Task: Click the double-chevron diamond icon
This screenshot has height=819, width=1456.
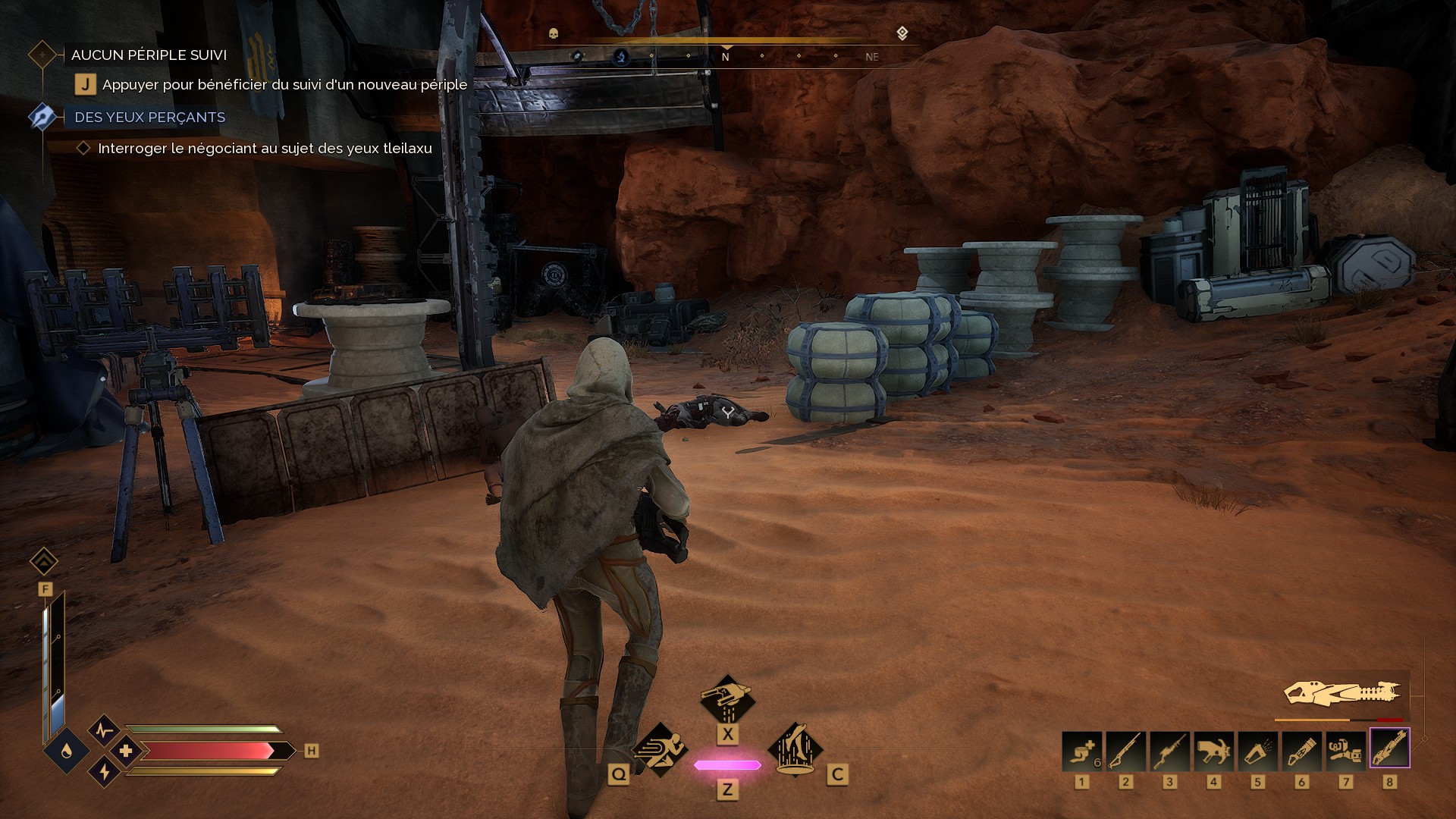Action: click(x=44, y=562)
